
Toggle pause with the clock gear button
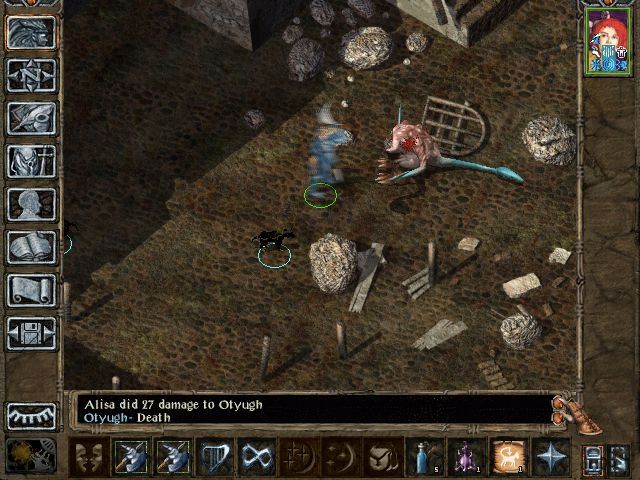(24, 455)
